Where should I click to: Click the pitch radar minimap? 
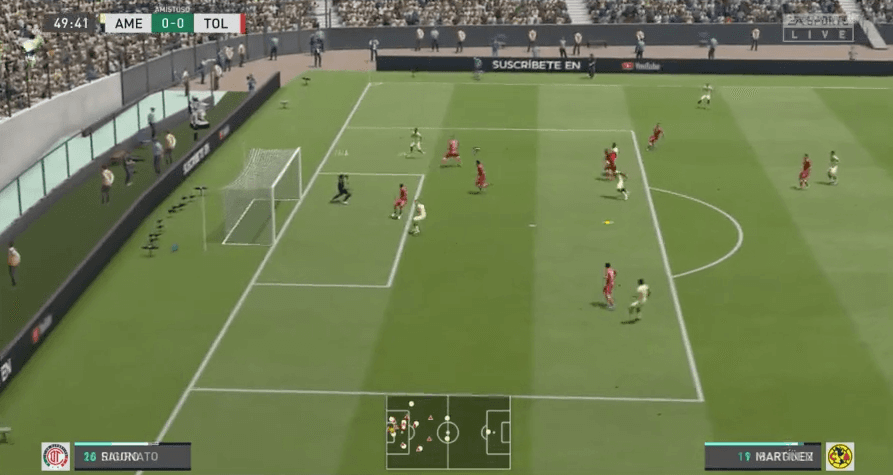tap(448, 432)
